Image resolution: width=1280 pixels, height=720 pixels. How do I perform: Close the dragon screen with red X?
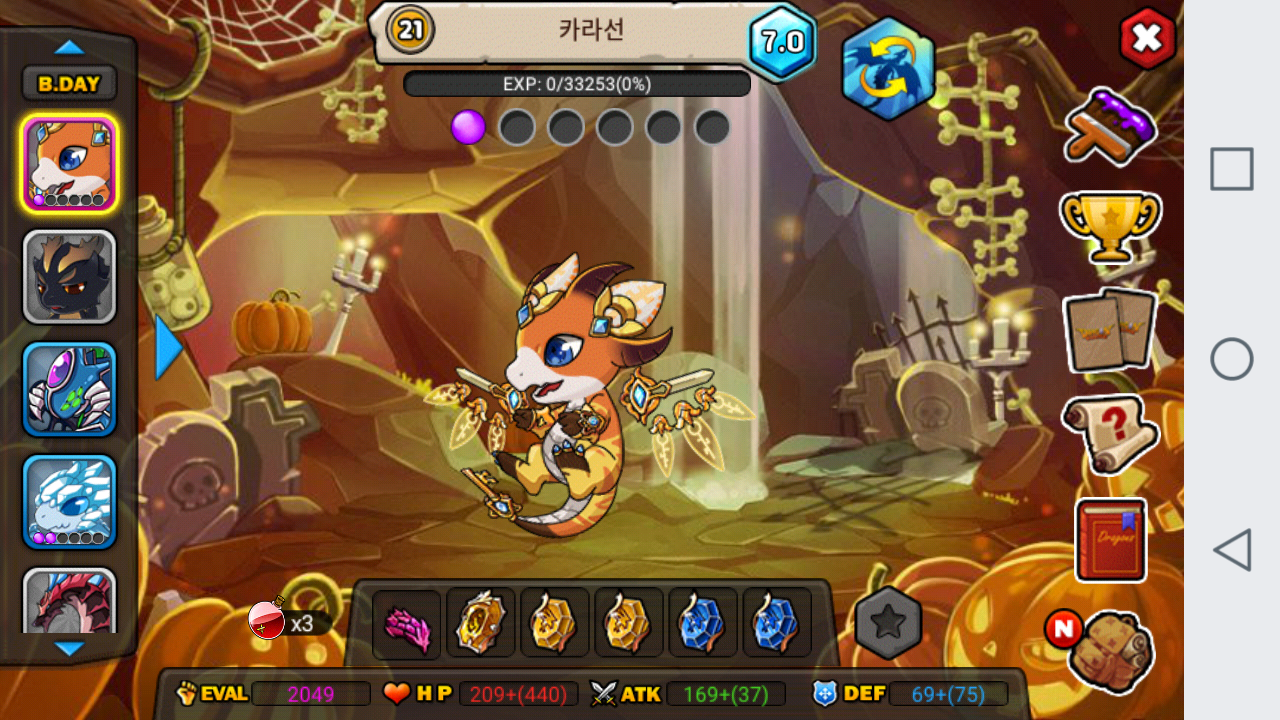click(x=1147, y=39)
